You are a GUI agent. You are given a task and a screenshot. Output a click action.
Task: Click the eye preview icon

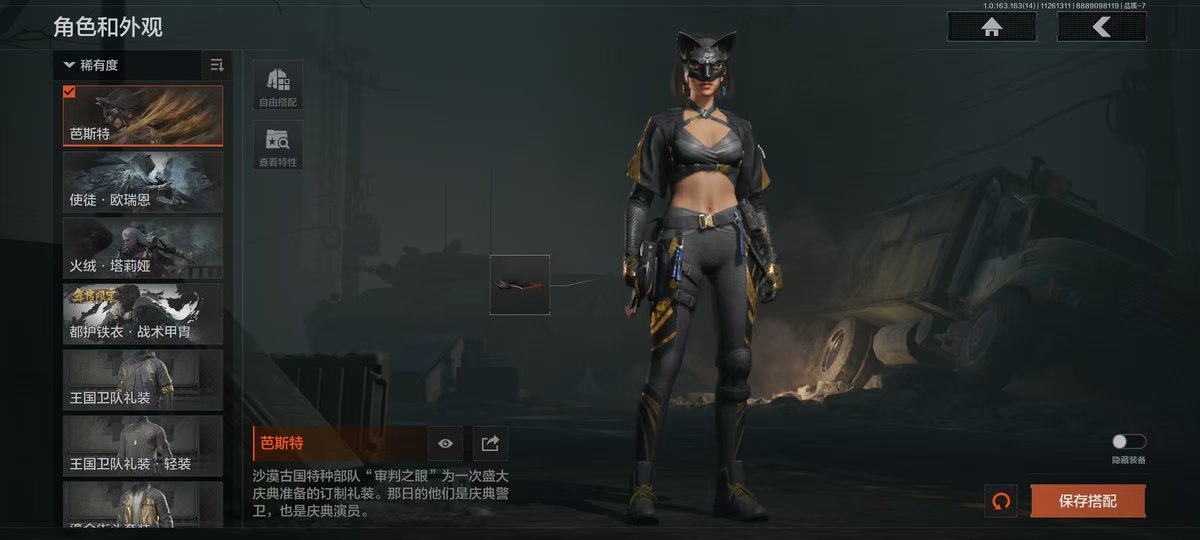point(446,443)
